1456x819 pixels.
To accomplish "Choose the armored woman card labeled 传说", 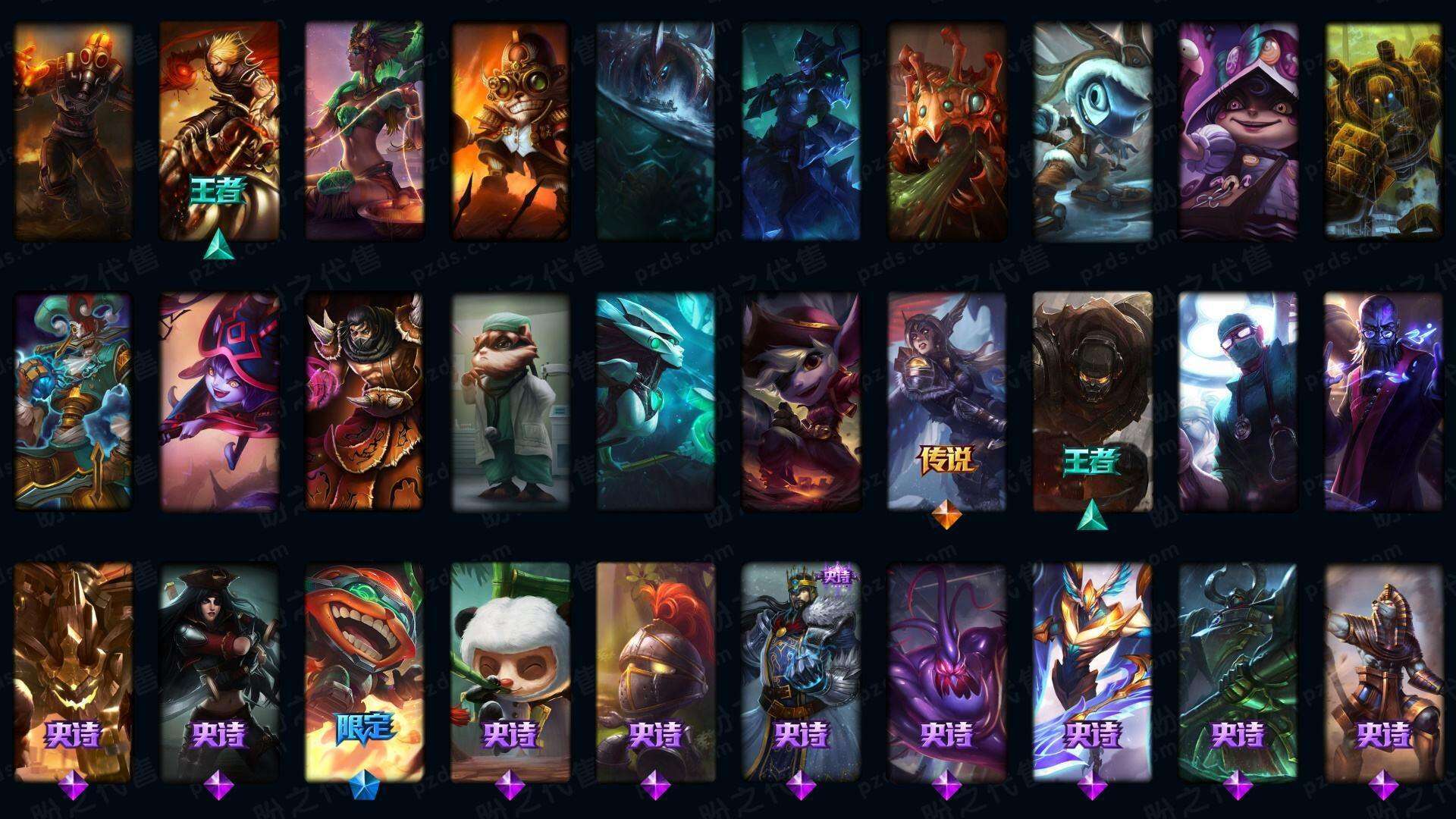I will pyautogui.click(x=946, y=400).
